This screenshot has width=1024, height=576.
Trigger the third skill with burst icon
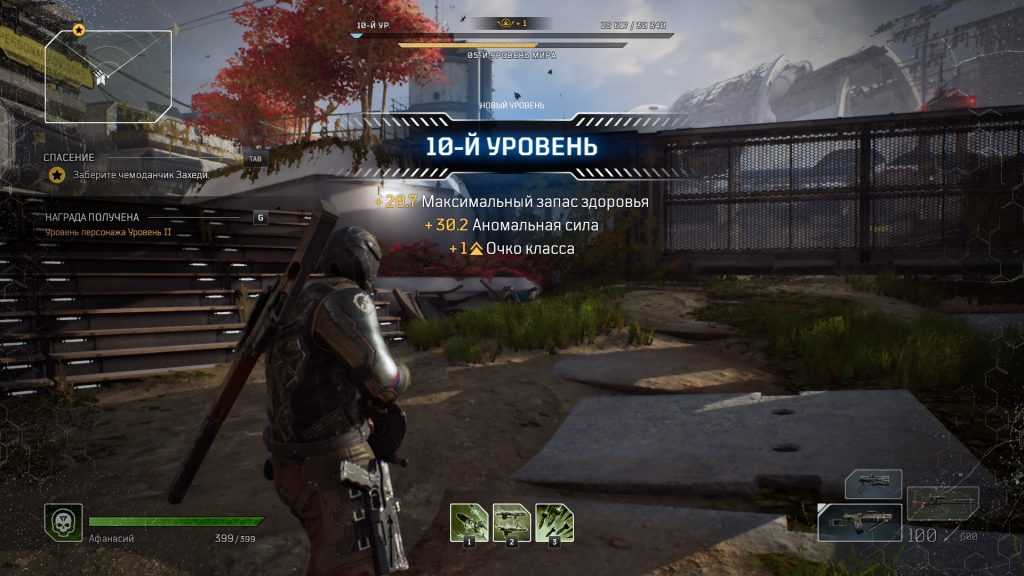tap(554, 521)
